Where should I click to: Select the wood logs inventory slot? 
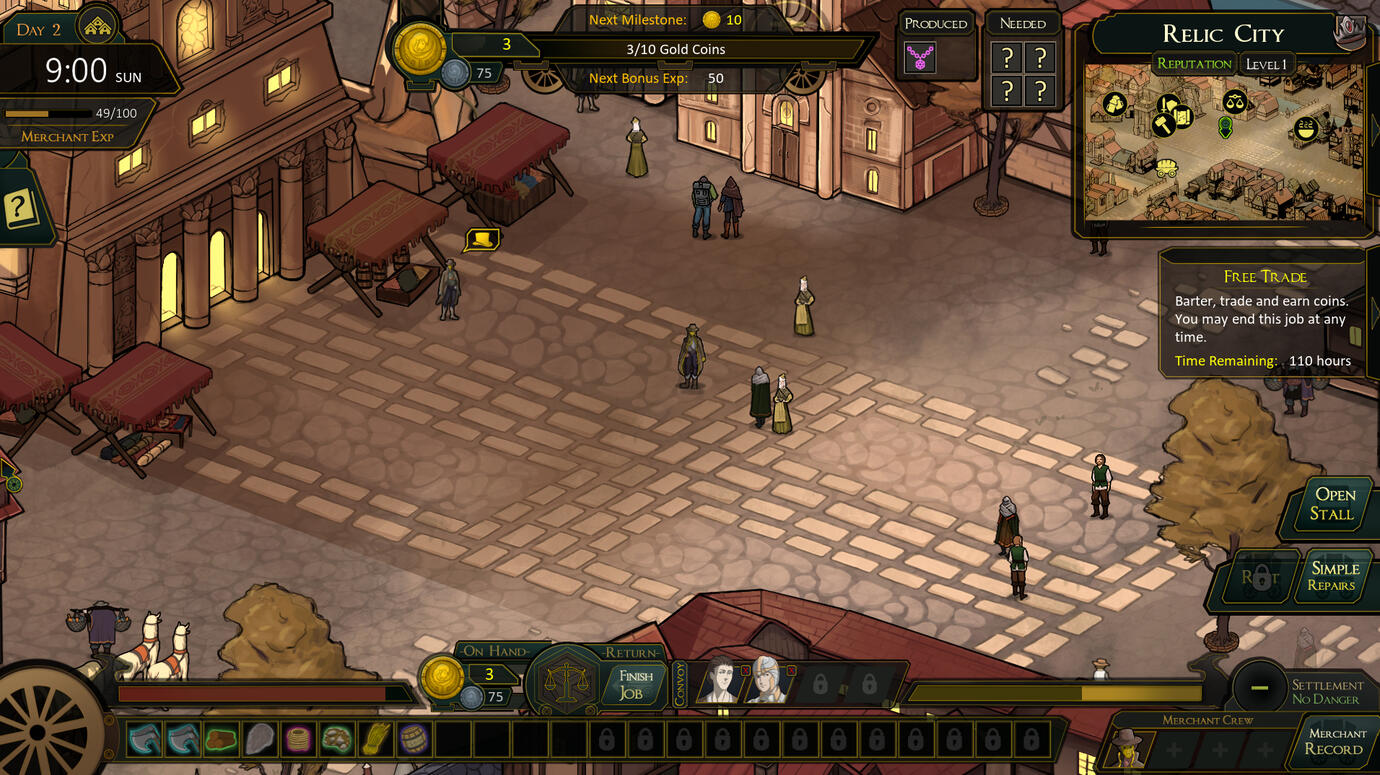pos(222,740)
